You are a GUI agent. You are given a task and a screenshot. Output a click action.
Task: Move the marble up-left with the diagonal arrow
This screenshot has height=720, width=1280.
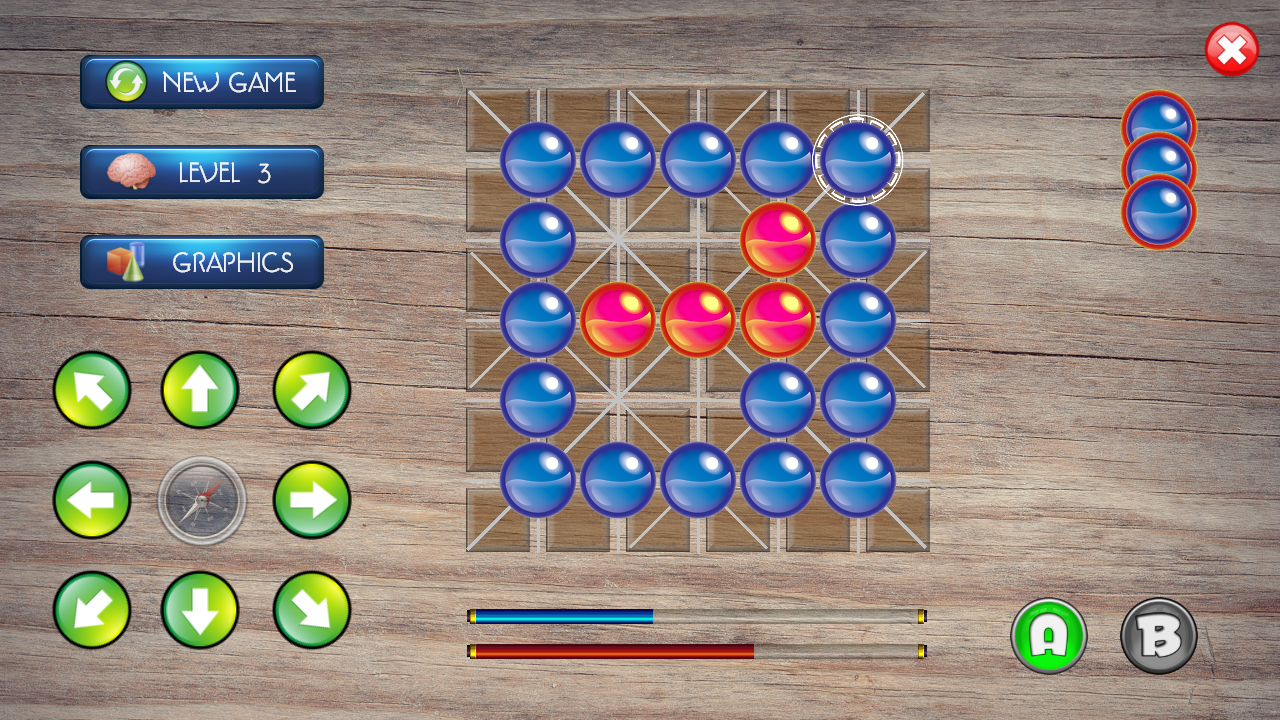pos(92,390)
